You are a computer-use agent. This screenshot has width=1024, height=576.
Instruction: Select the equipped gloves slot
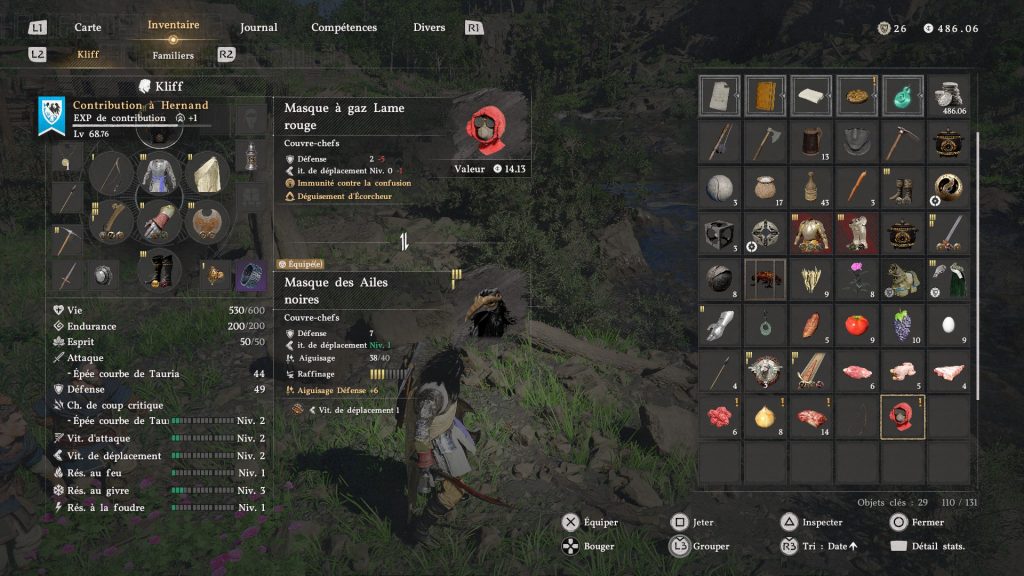pyautogui.click(x=157, y=220)
